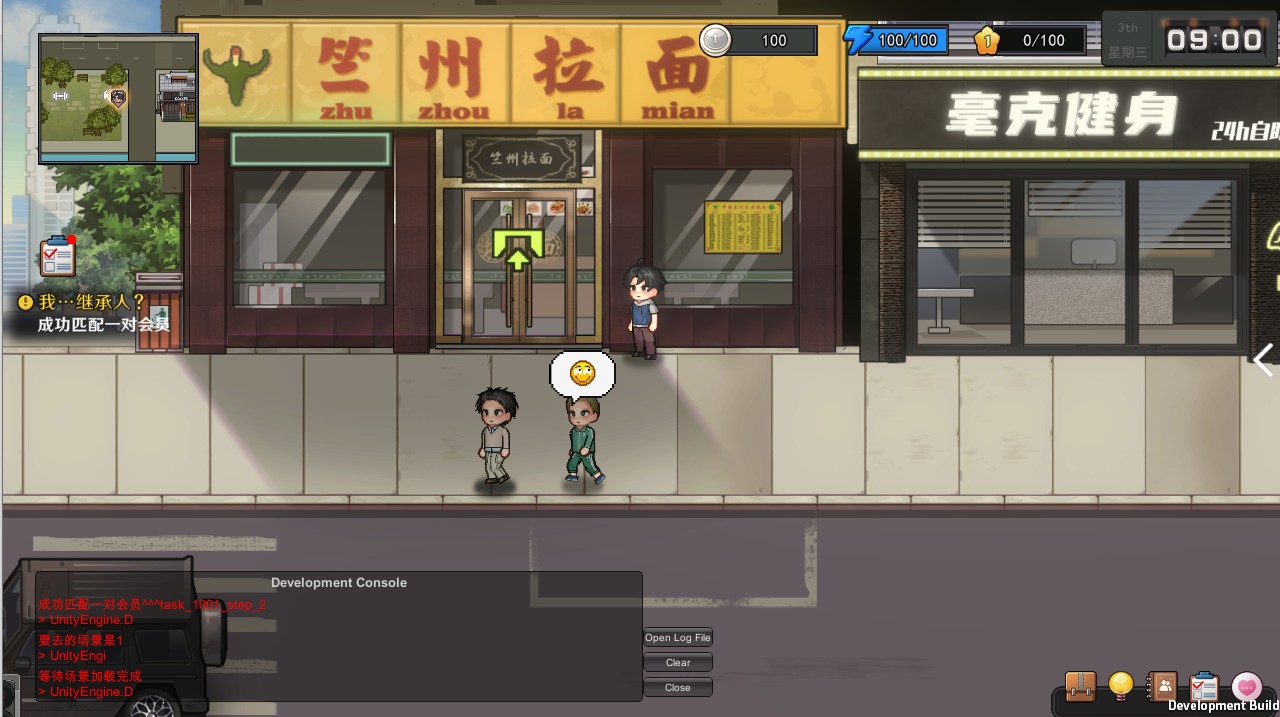This screenshot has height=717, width=1280.
Task: Click Open Log File in the development console
Action: click(678, 638)
